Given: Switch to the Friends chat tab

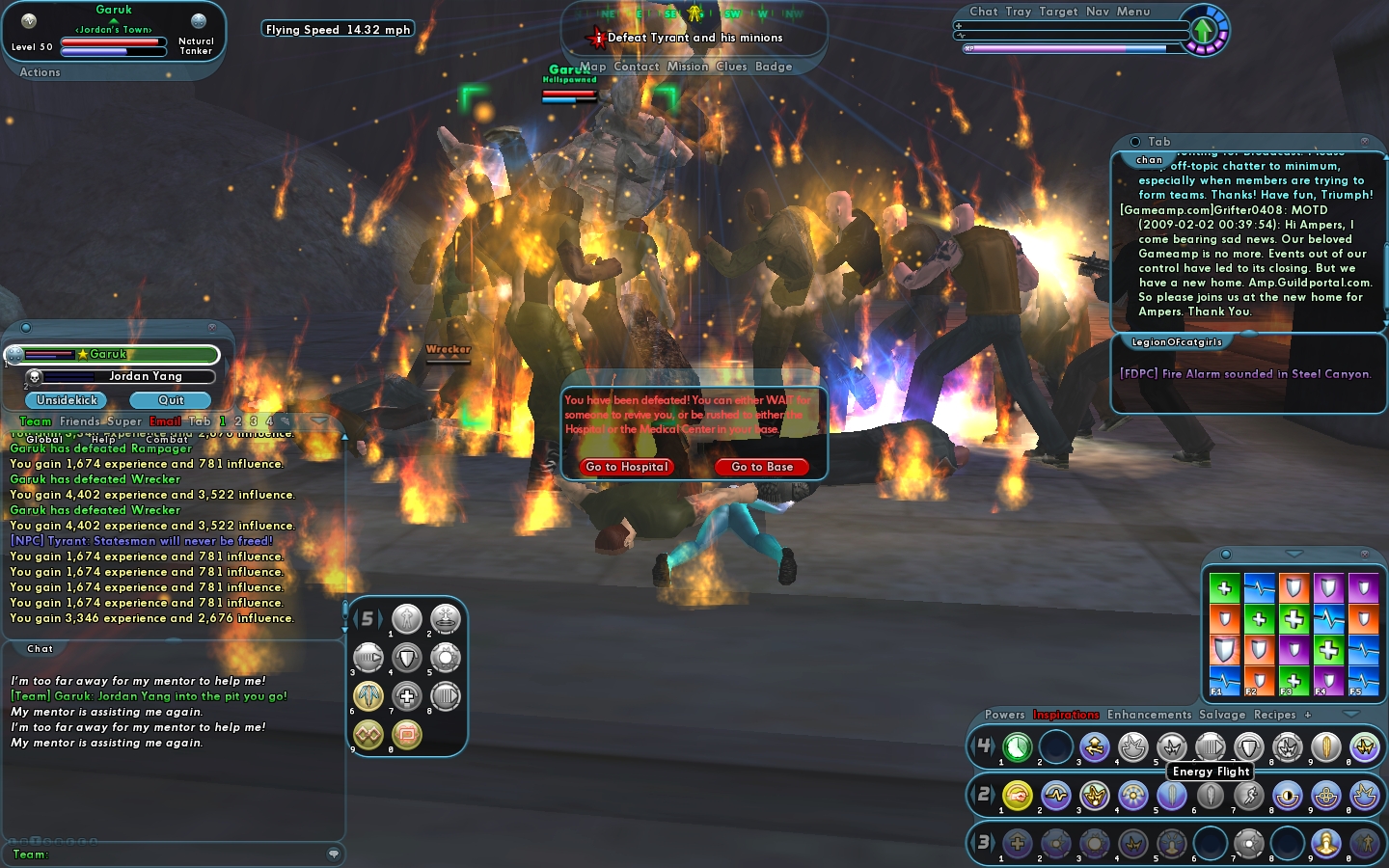Looking at the screenshot, I should pos(79,421).
